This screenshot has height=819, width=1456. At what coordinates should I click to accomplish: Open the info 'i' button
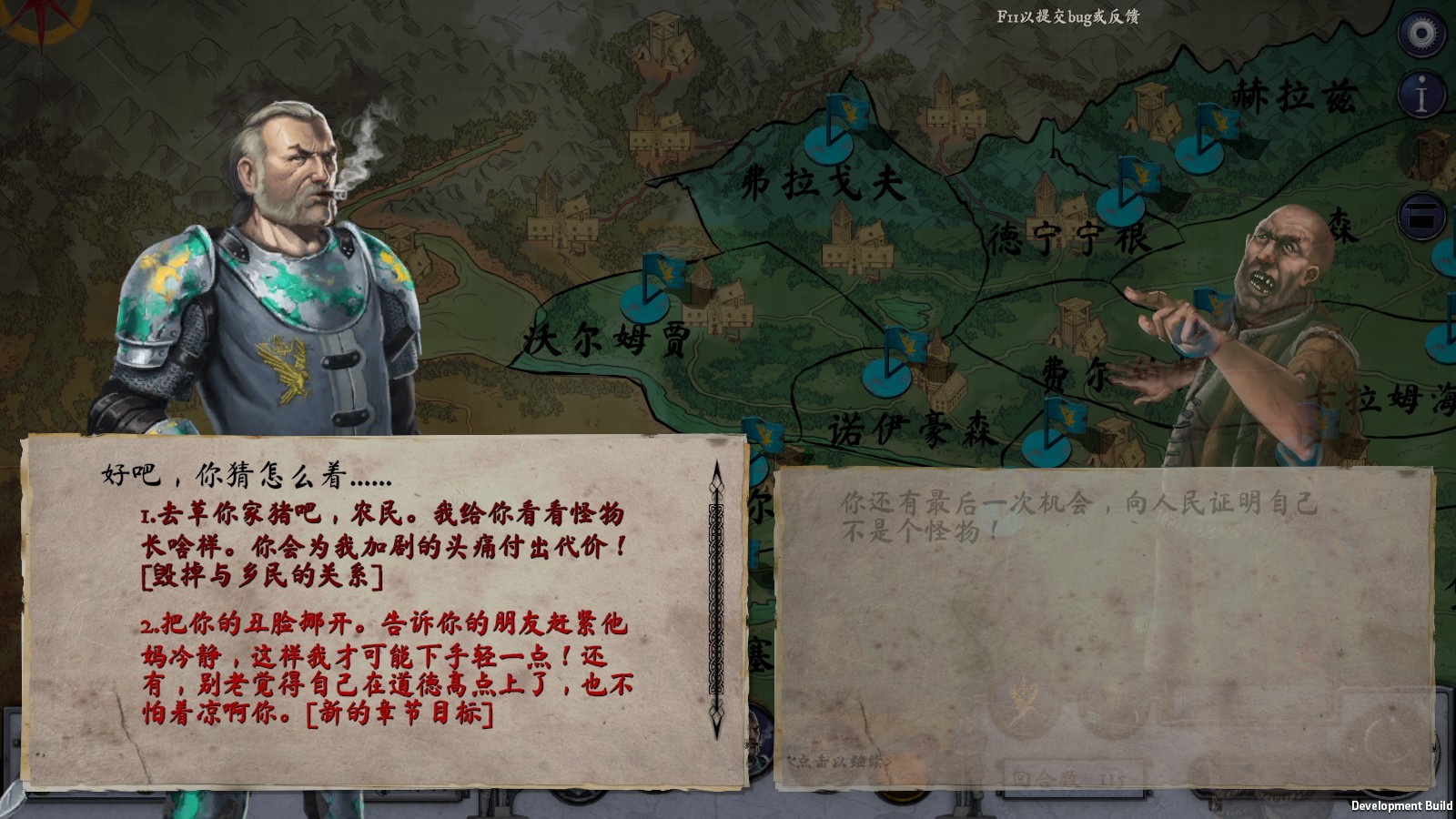[1421, 94]
